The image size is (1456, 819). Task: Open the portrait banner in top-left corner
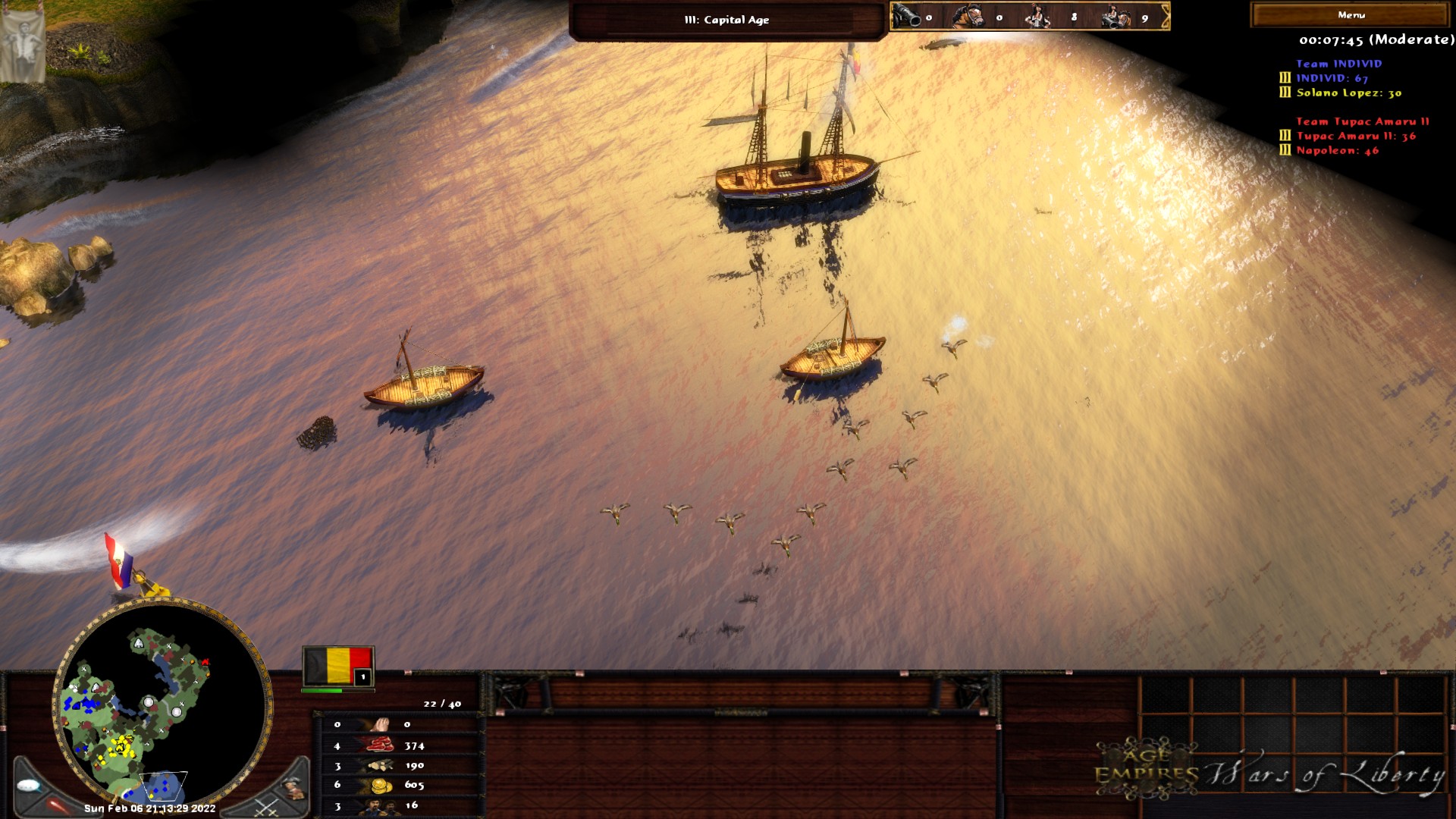[22, 44]
